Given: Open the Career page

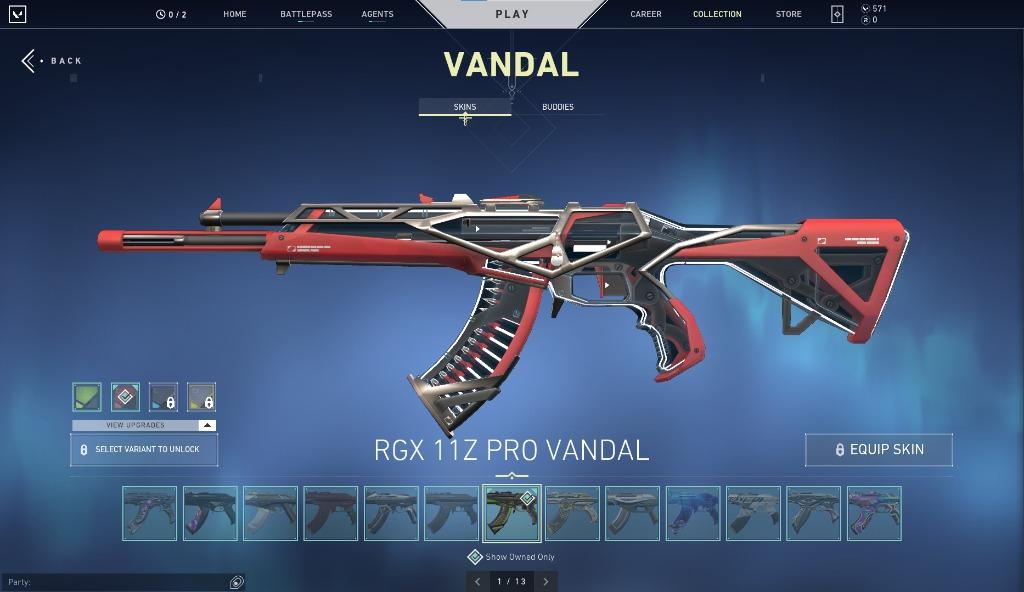Looking at the screenshot, I should [x=646, y=14].
